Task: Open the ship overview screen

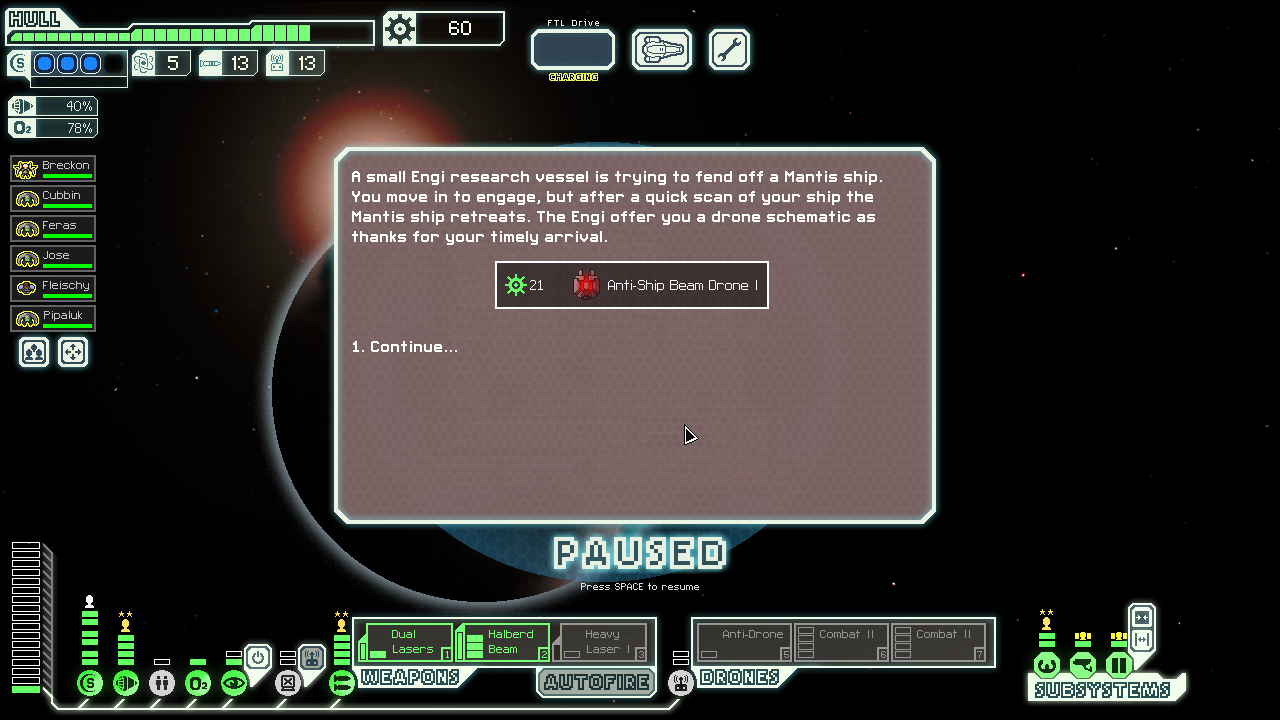Action: click(x=662, y=50)
